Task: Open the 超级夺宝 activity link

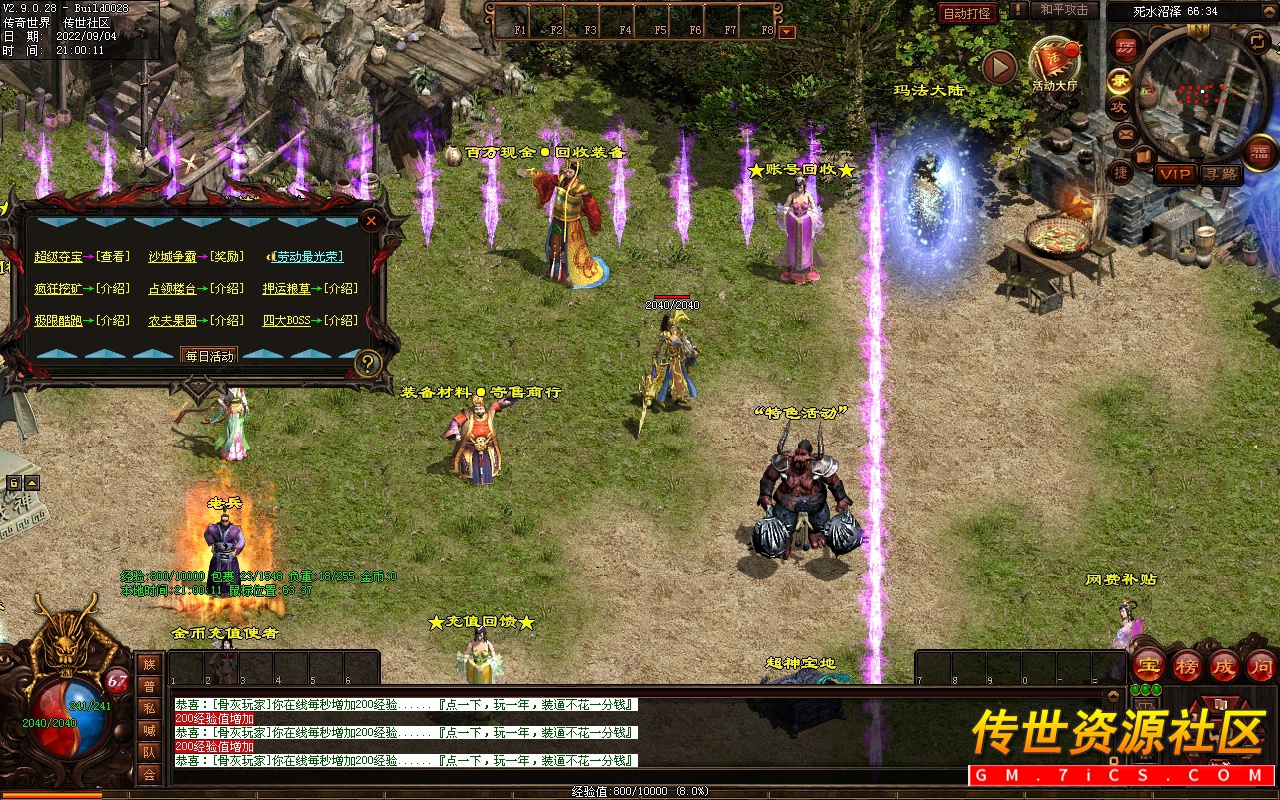Action: tap(58, 257)
